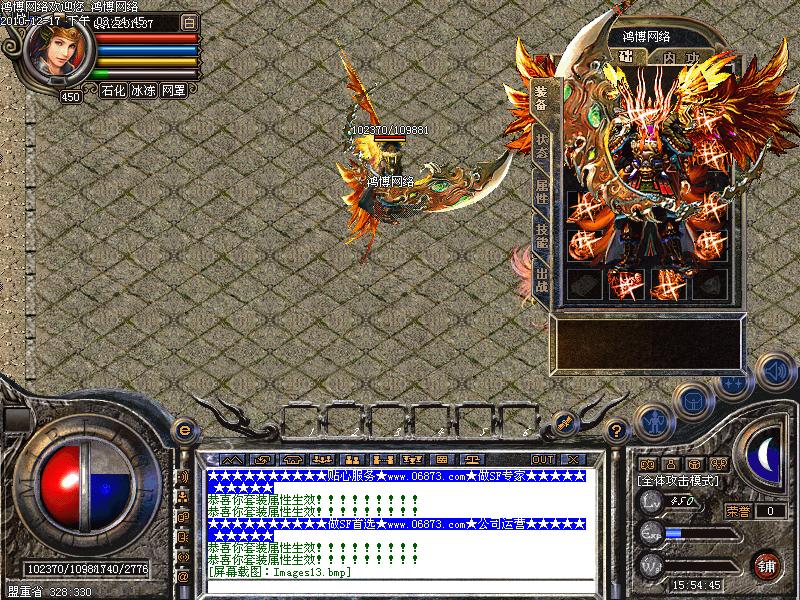
Task: Click the 冰冻 freeze status button
Action: click(x=143, y=90)
